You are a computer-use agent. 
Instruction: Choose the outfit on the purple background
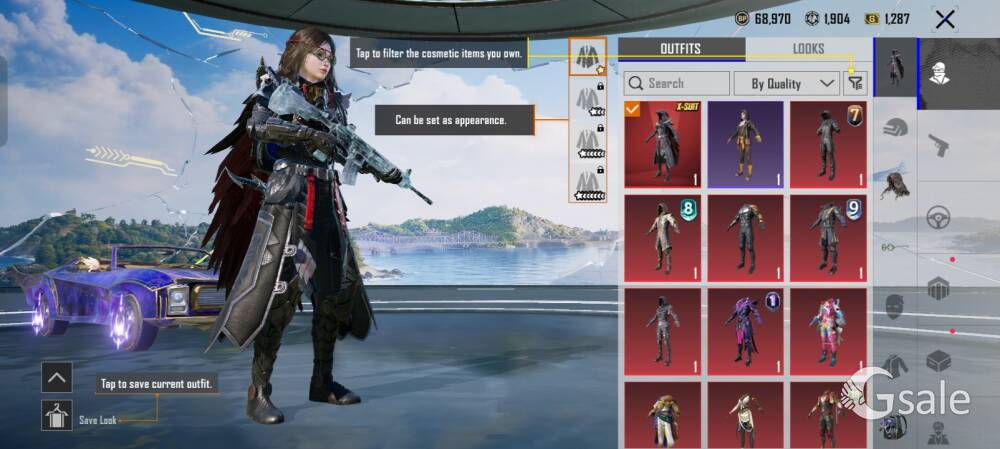pyautogui.click(x=745, y=144)
